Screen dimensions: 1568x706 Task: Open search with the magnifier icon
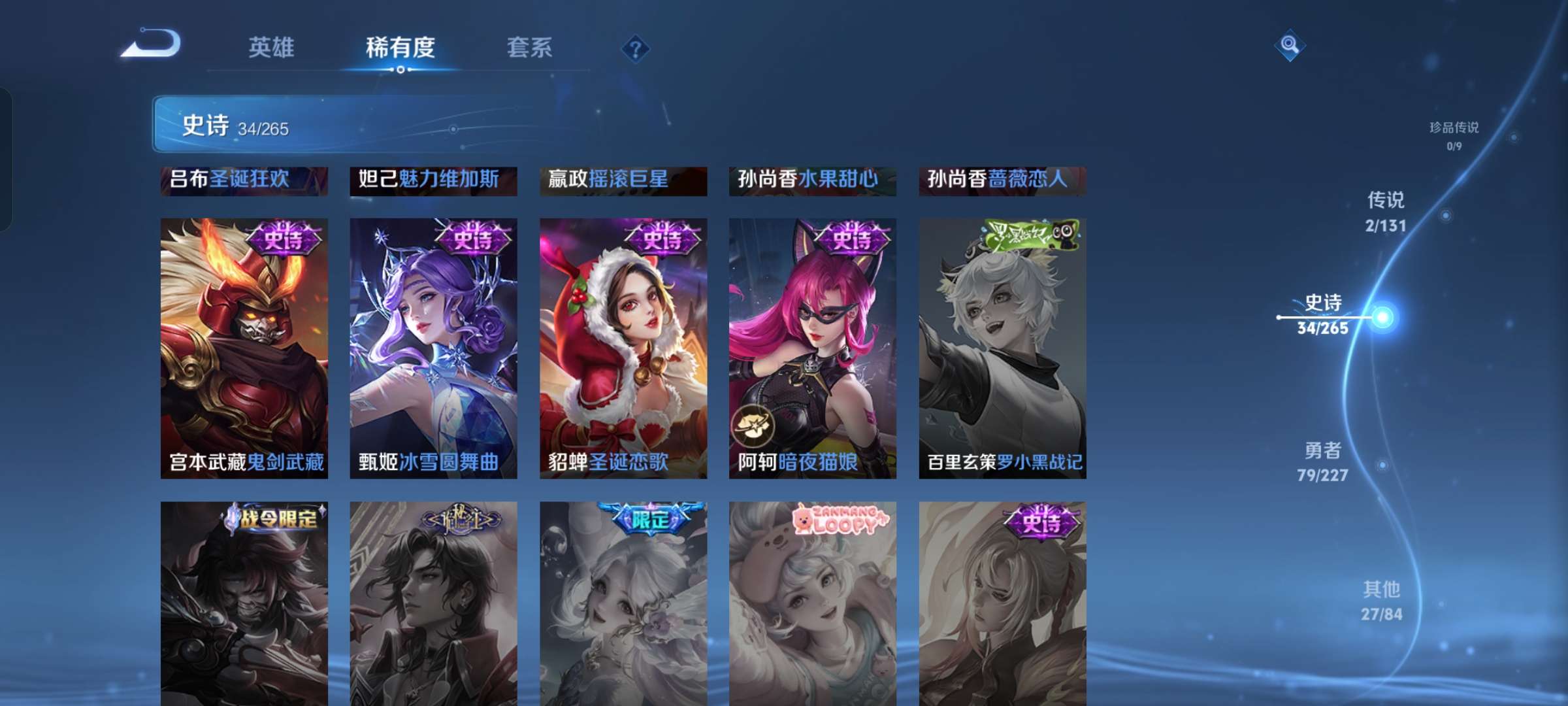click(1287, 45)
